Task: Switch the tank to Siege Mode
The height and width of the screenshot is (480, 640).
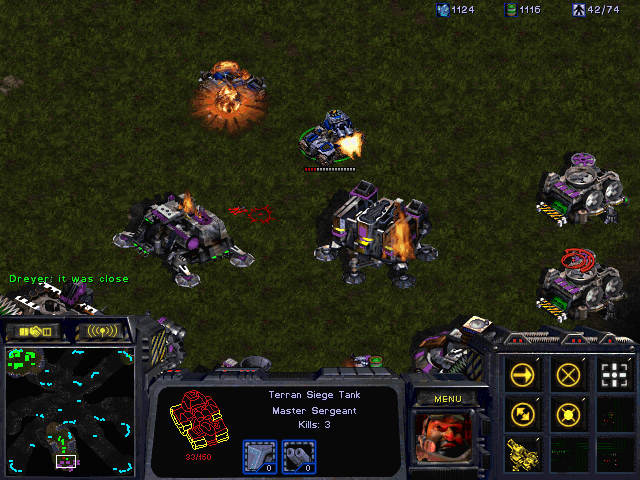Action: 522,451
